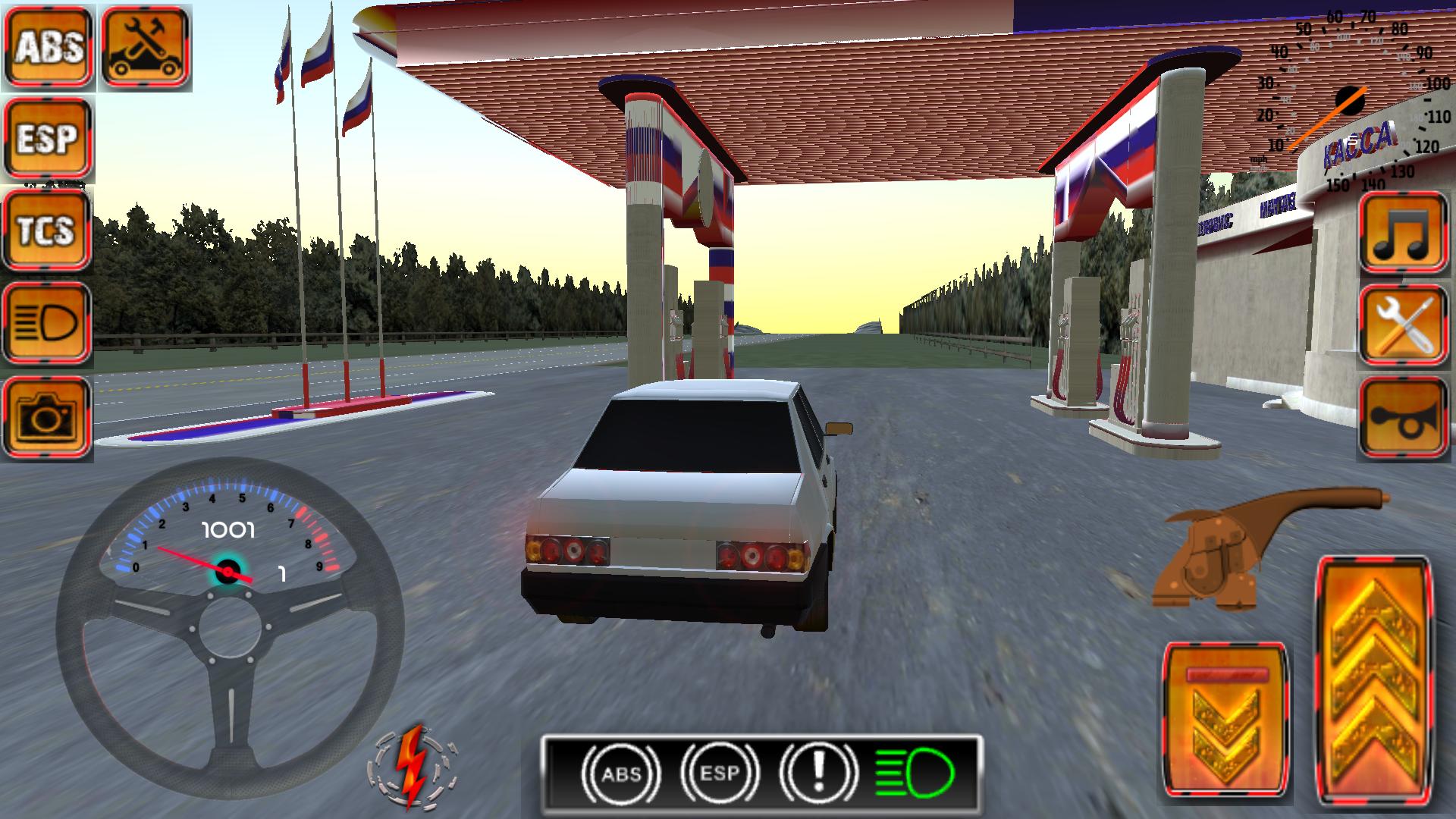Open the camera screenshot tool

(45, 416)
